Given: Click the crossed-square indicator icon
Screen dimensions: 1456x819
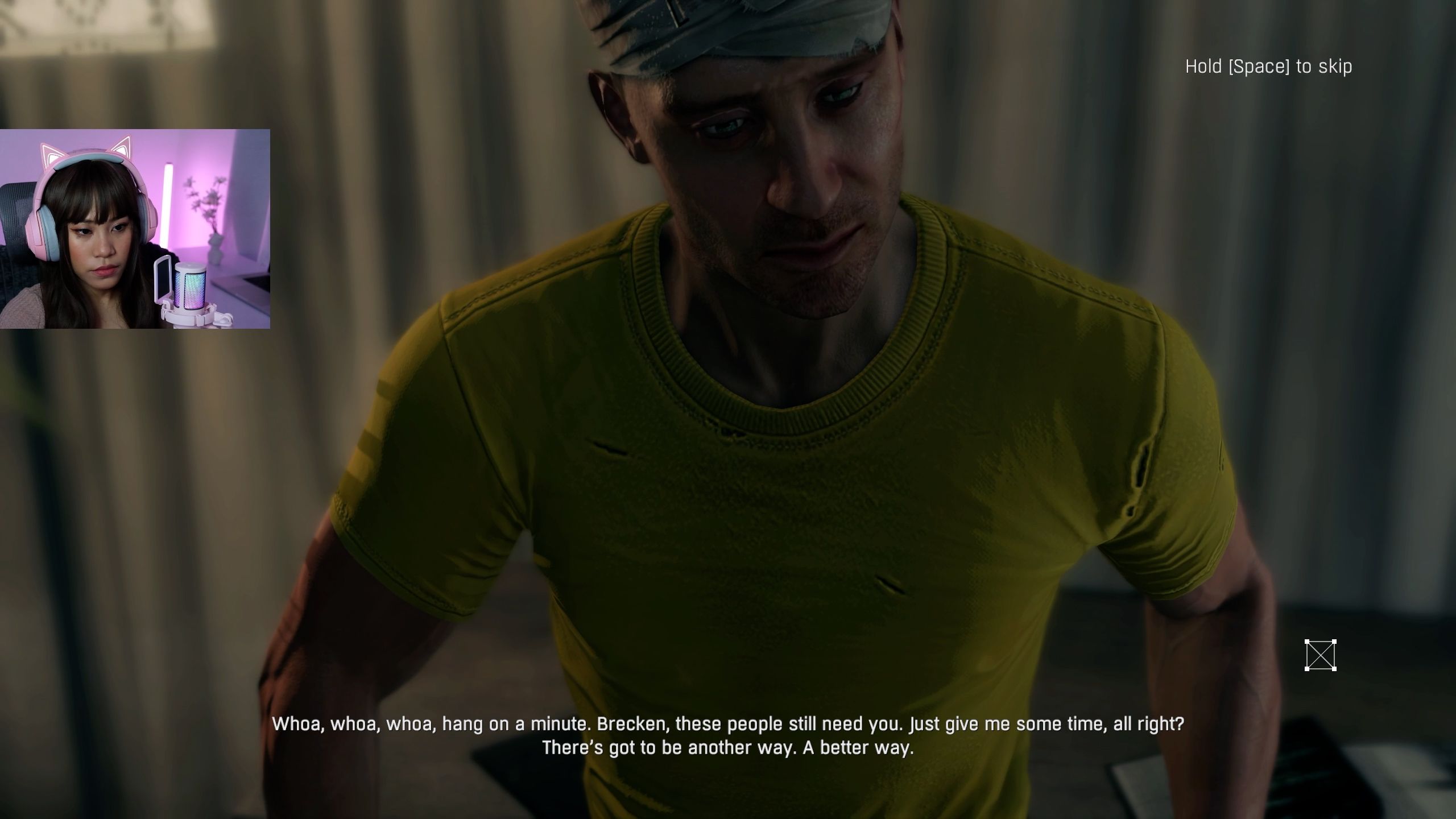Looking at the screenshot, I should (x=1320, y=655).
